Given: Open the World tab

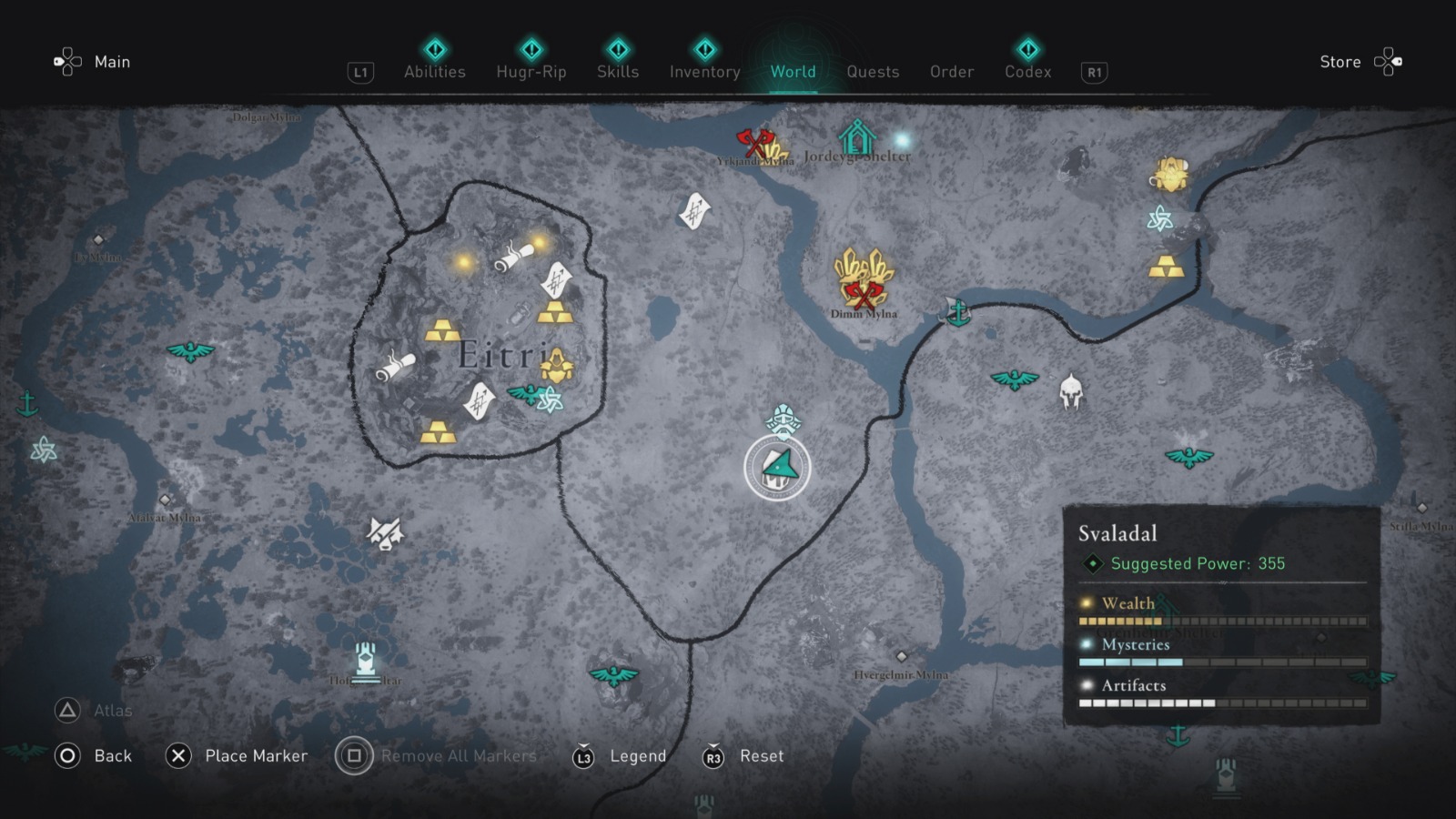Looking at the screenshot, I should 792,72.
